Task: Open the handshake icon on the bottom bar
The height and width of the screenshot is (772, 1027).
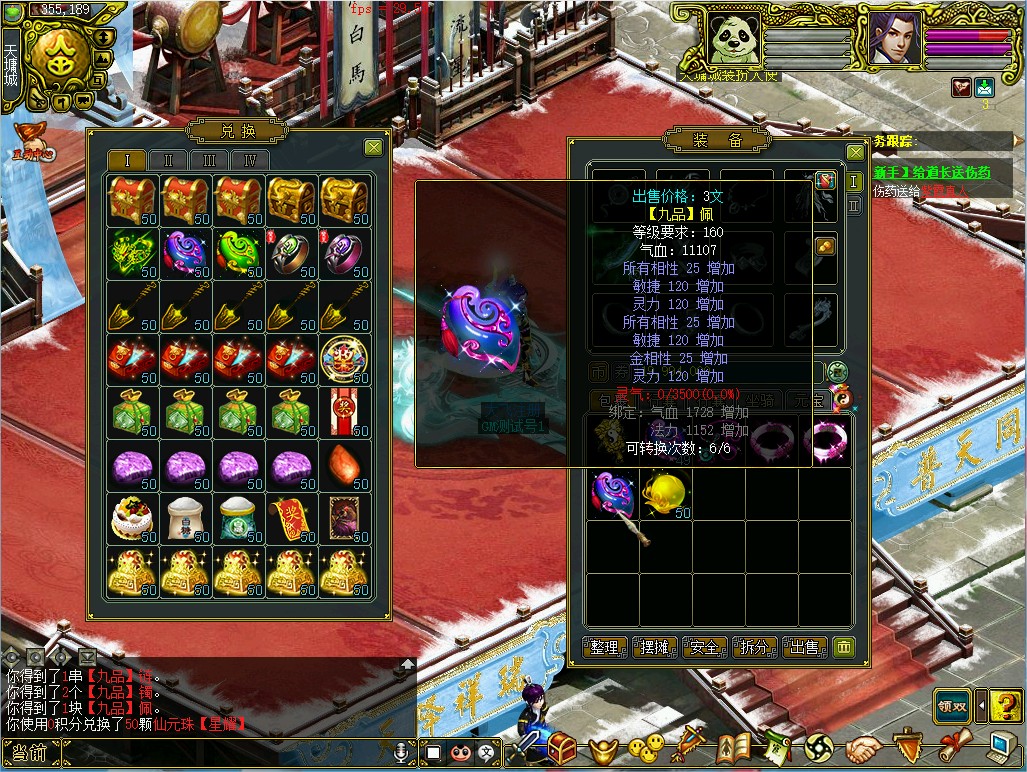Action: click(864, 747)
